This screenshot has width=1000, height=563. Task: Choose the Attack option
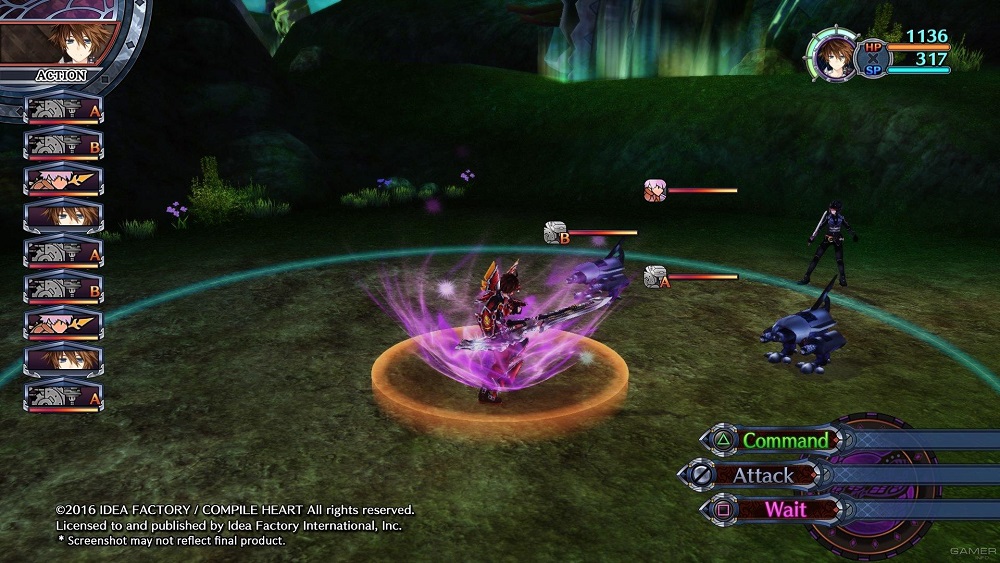762,475
